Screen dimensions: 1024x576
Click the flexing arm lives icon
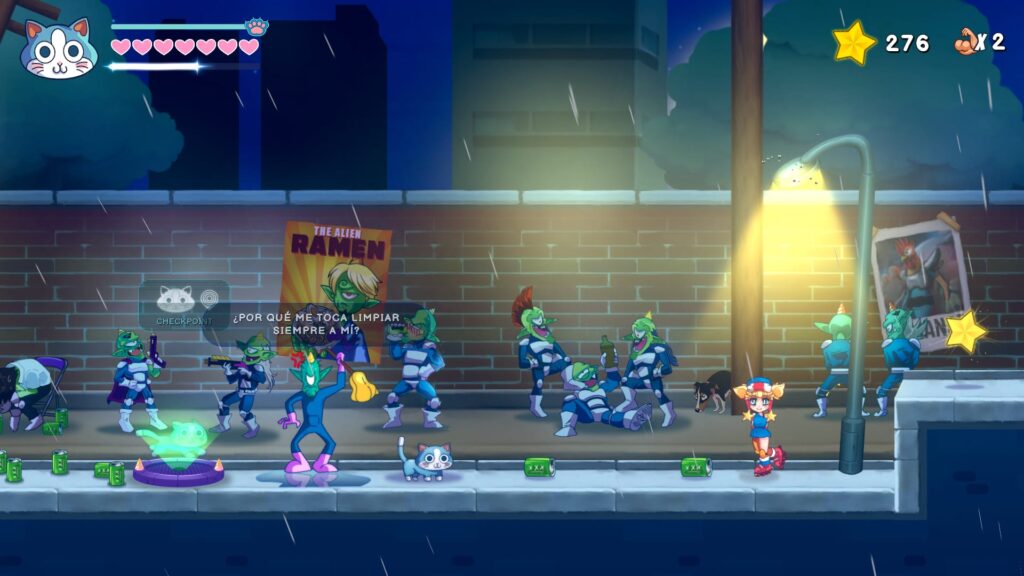[965, 42]
